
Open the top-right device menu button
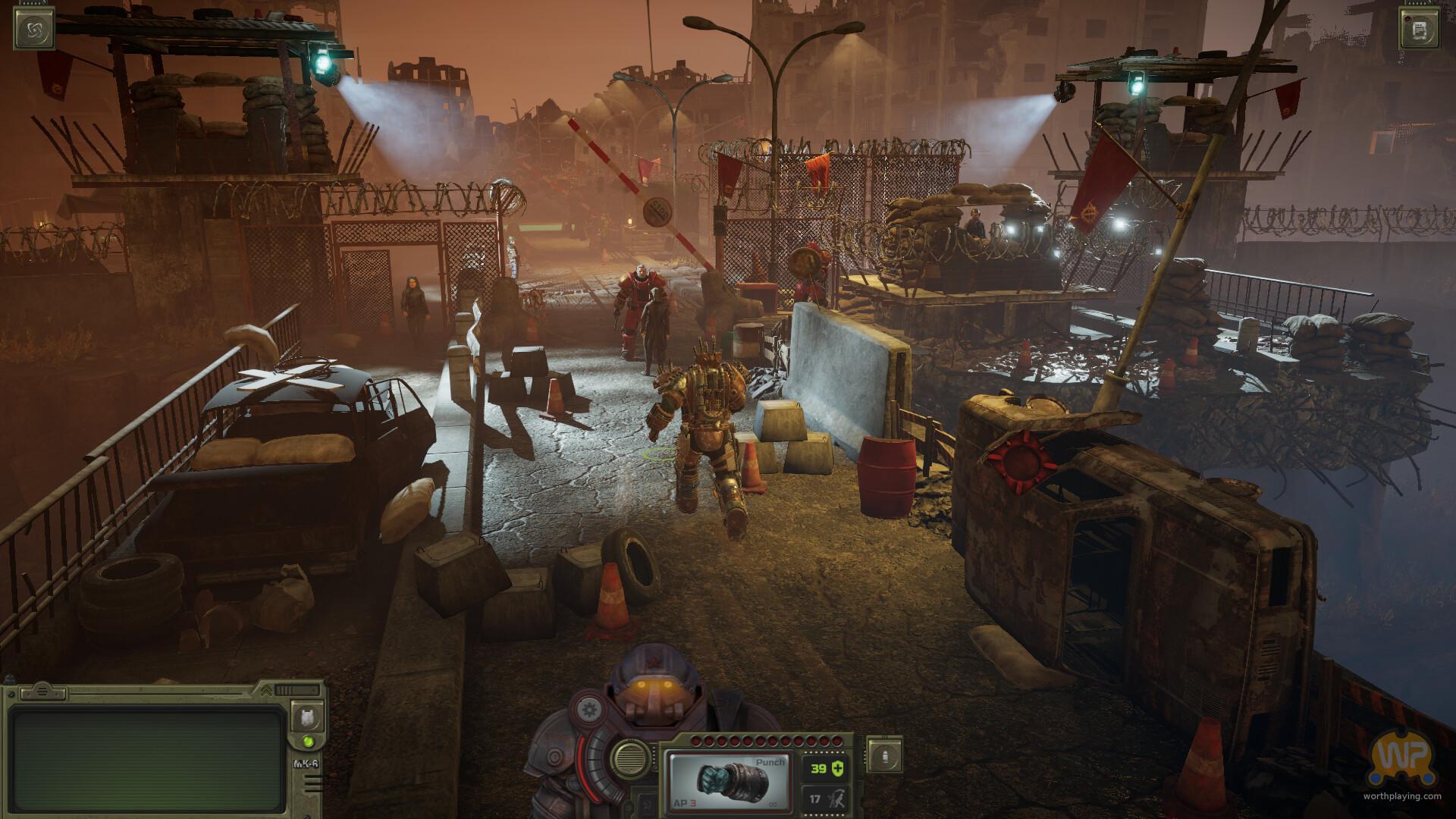(x=1420, y=30)
